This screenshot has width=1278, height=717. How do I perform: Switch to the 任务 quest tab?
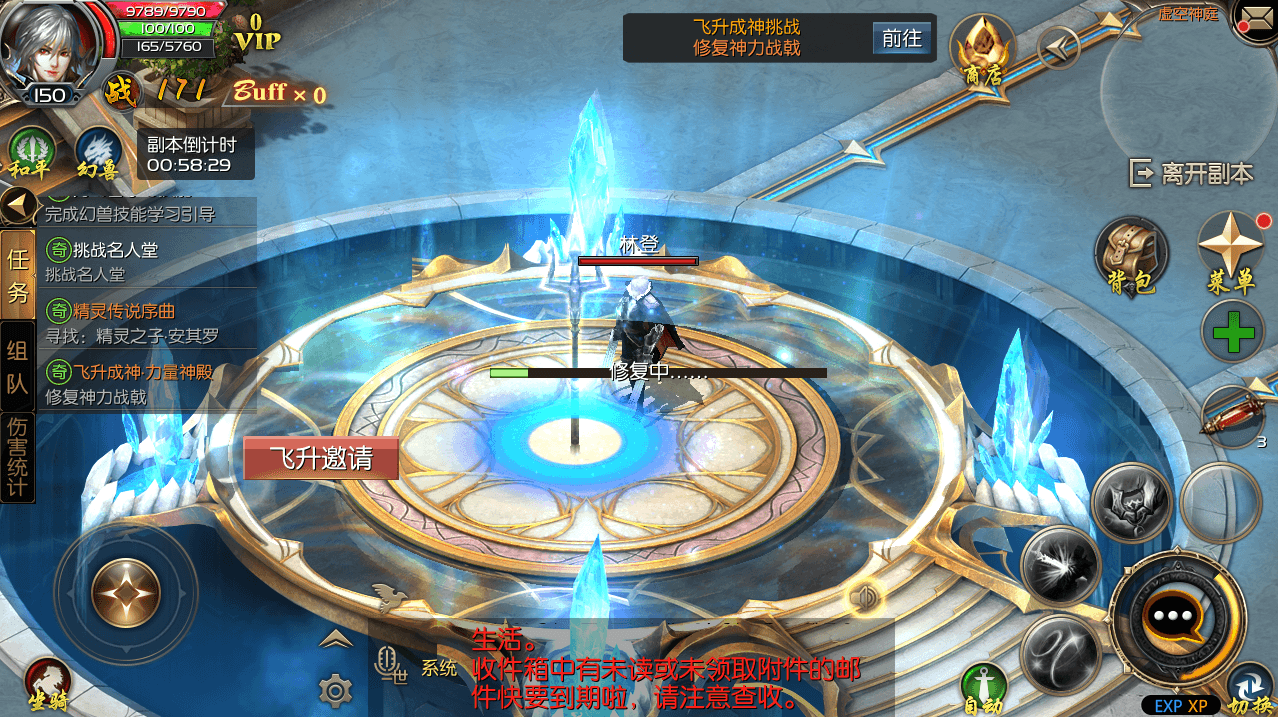point(18,275)
